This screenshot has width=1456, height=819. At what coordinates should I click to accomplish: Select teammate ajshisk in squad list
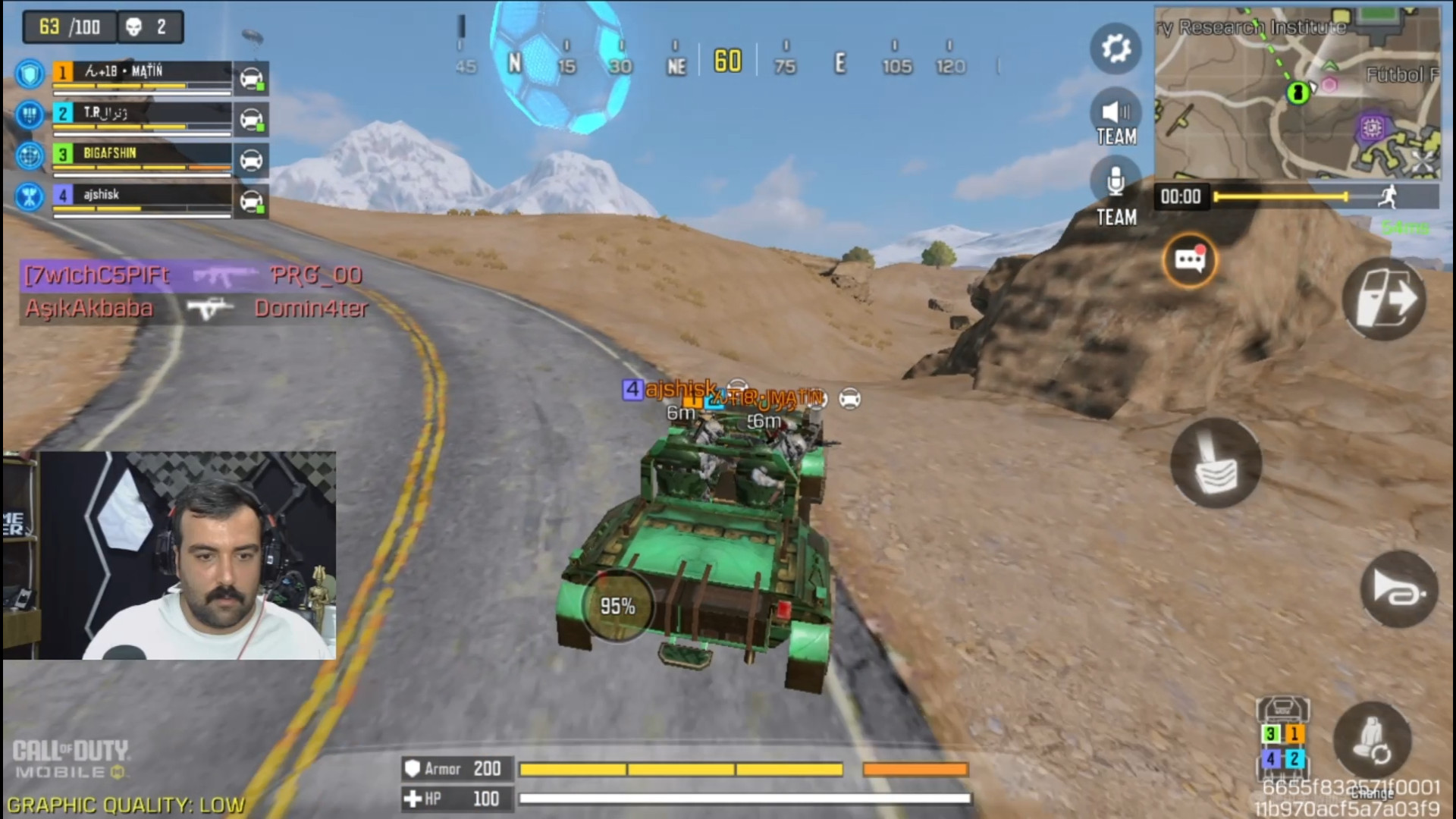[x=142, y=196]
